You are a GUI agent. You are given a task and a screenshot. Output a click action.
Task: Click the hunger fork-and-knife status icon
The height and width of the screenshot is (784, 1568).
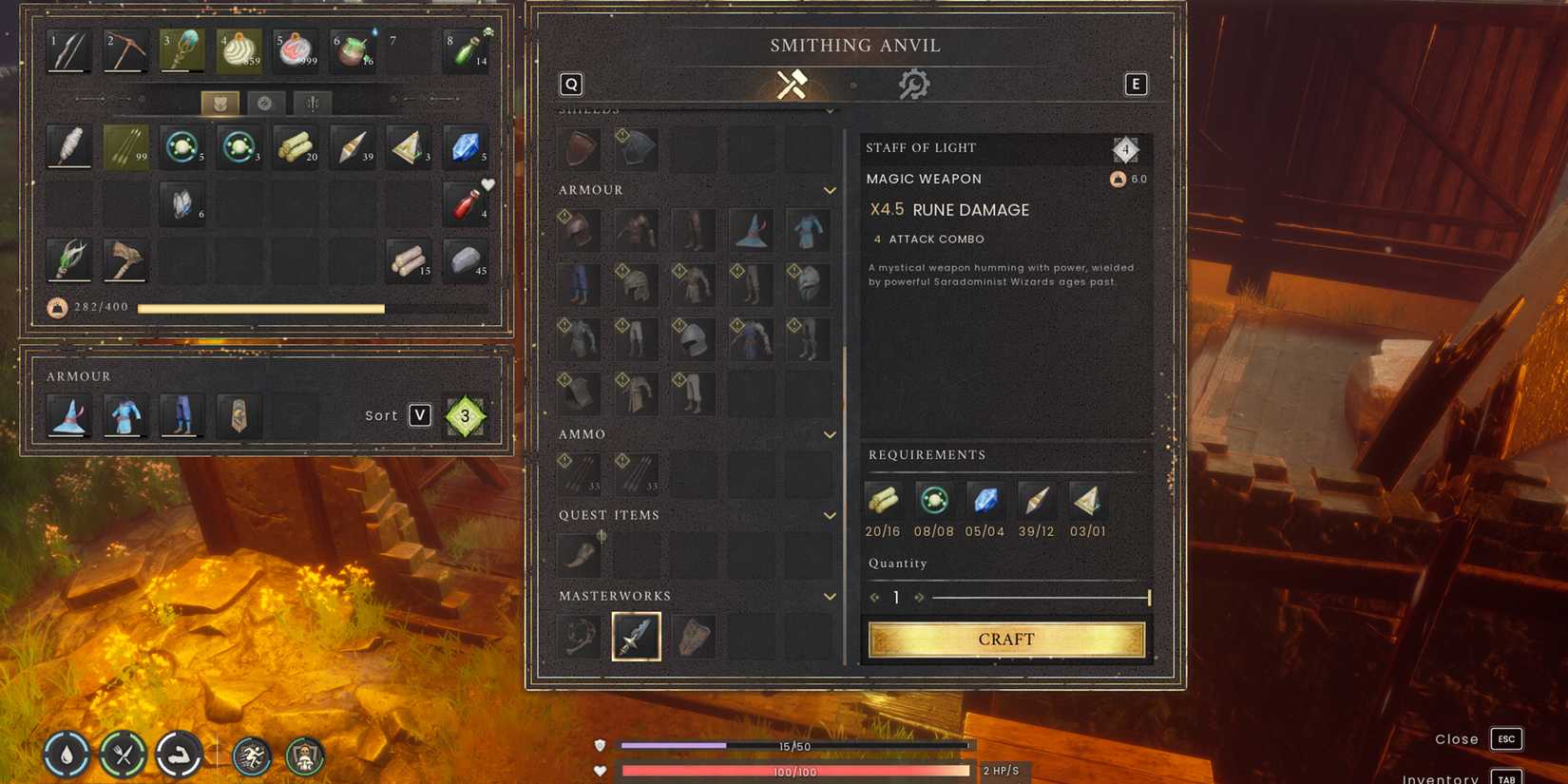pyautogui.click(x=120, y=754)
